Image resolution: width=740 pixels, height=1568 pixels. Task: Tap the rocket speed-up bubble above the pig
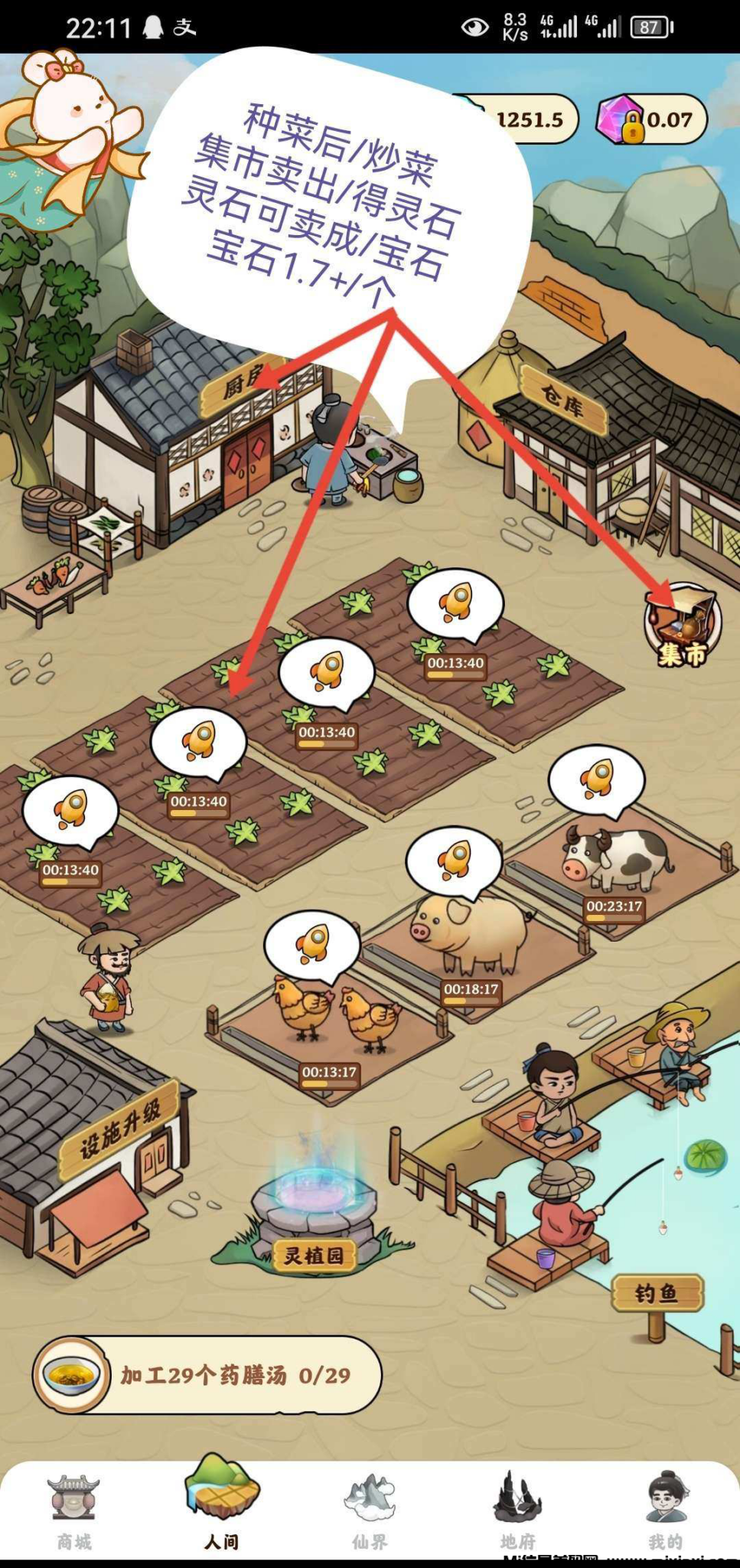tap(454, 859)
